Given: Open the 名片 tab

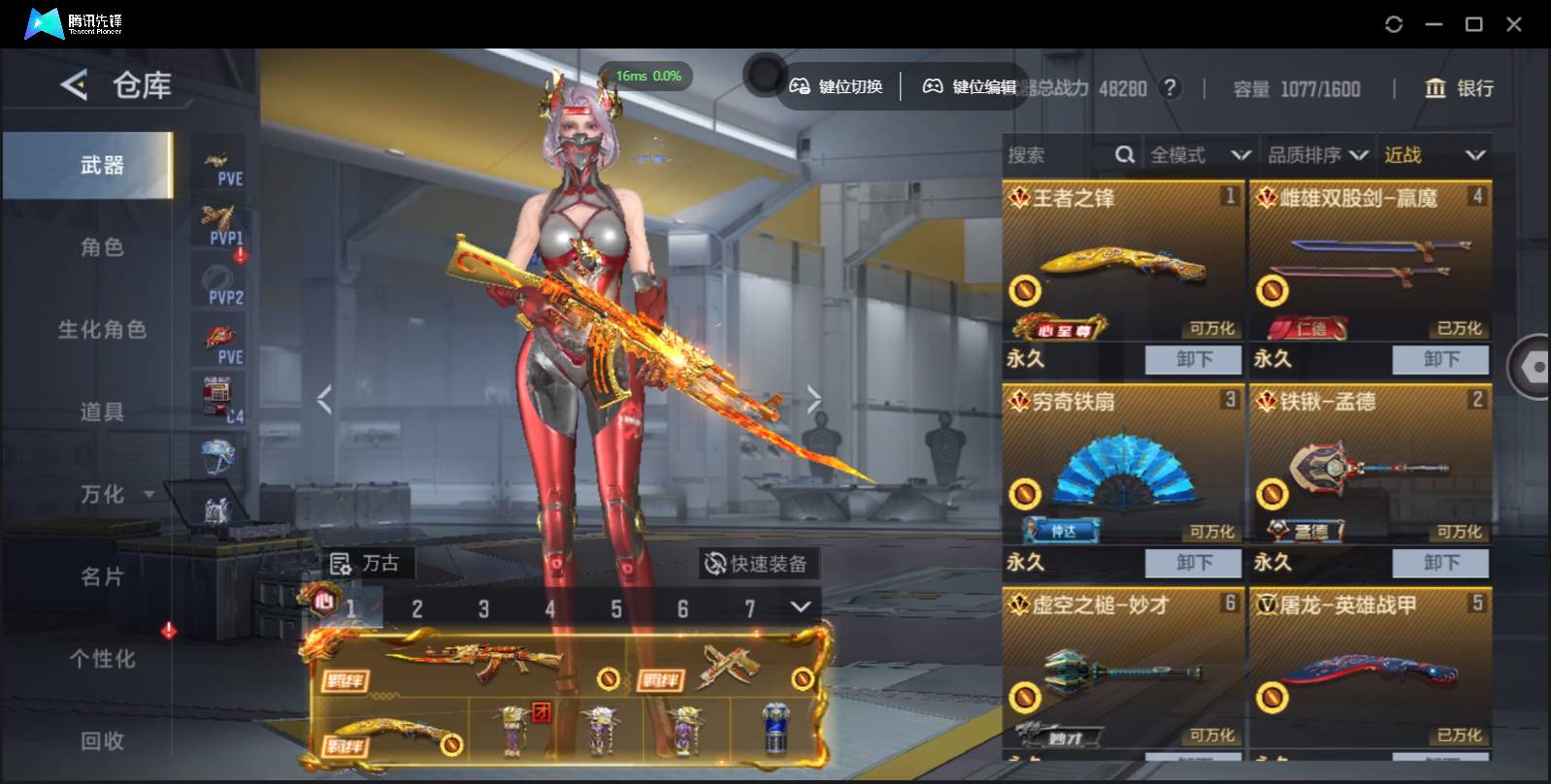Looking at the screenshot, I should [102, 577].
